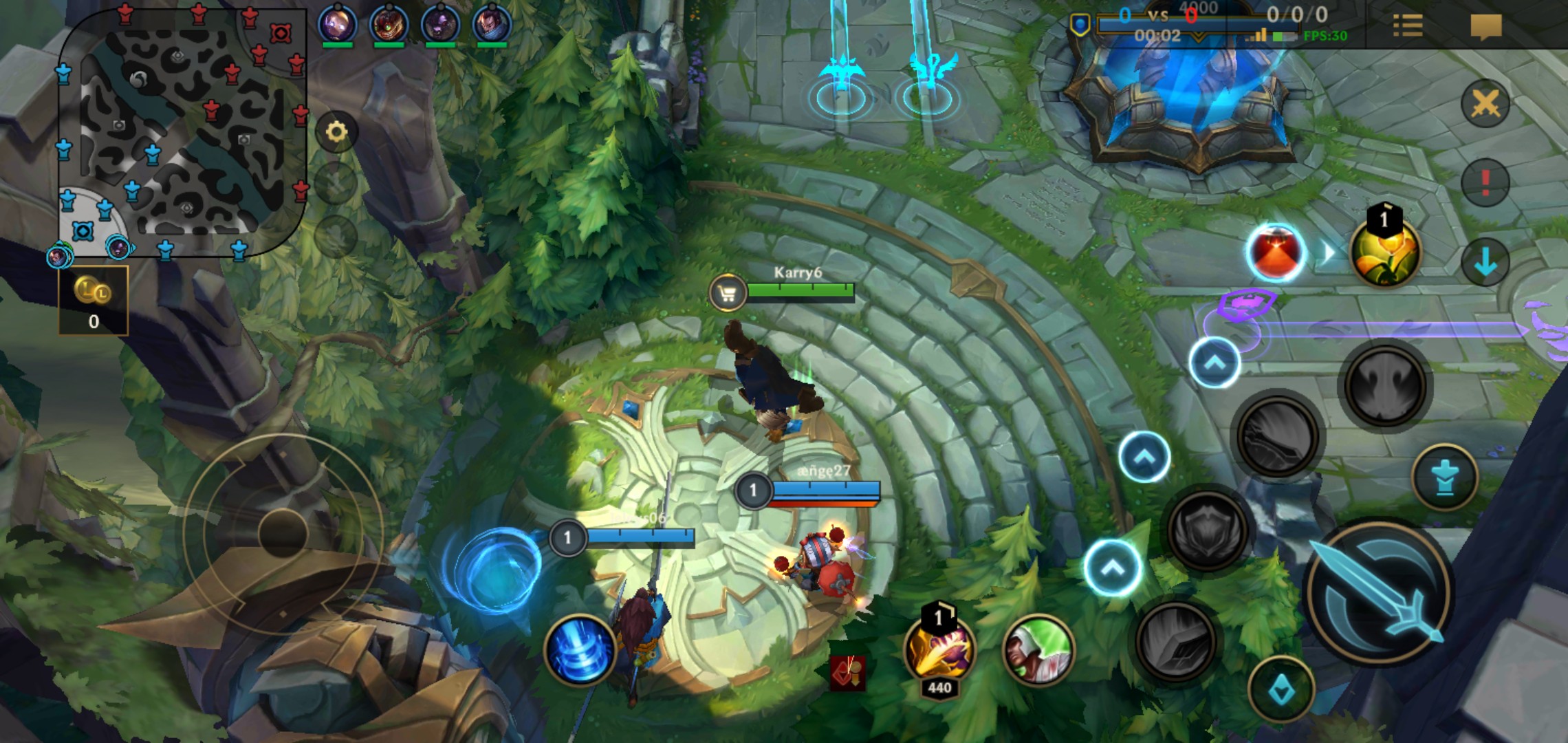The width and height of the screenshot is (1568, 743).
Task: Activate the yellow flower trinket icon
Action: point(1384,252)
